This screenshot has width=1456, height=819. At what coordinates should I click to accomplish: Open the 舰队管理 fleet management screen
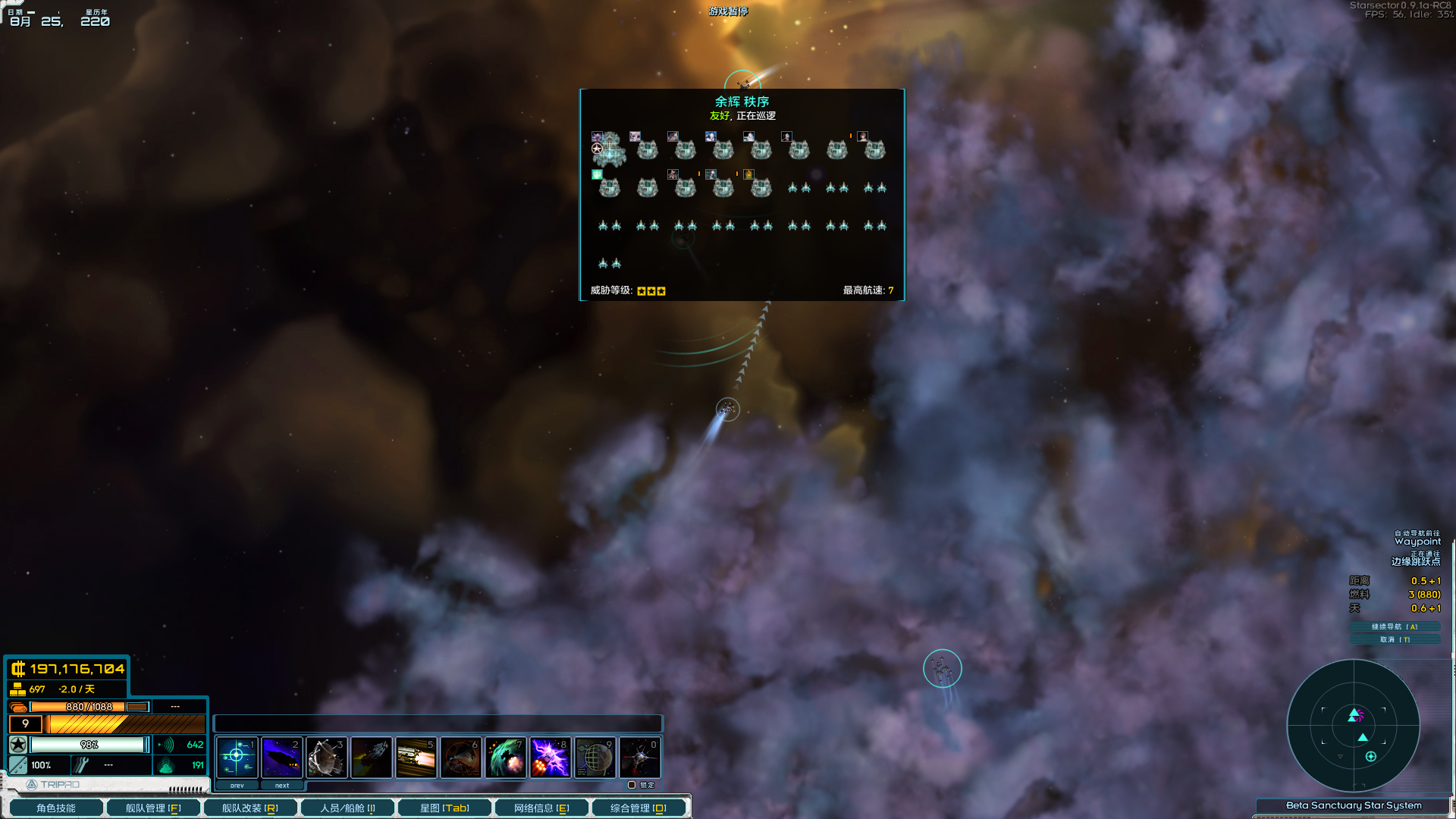tap(152, 807)
